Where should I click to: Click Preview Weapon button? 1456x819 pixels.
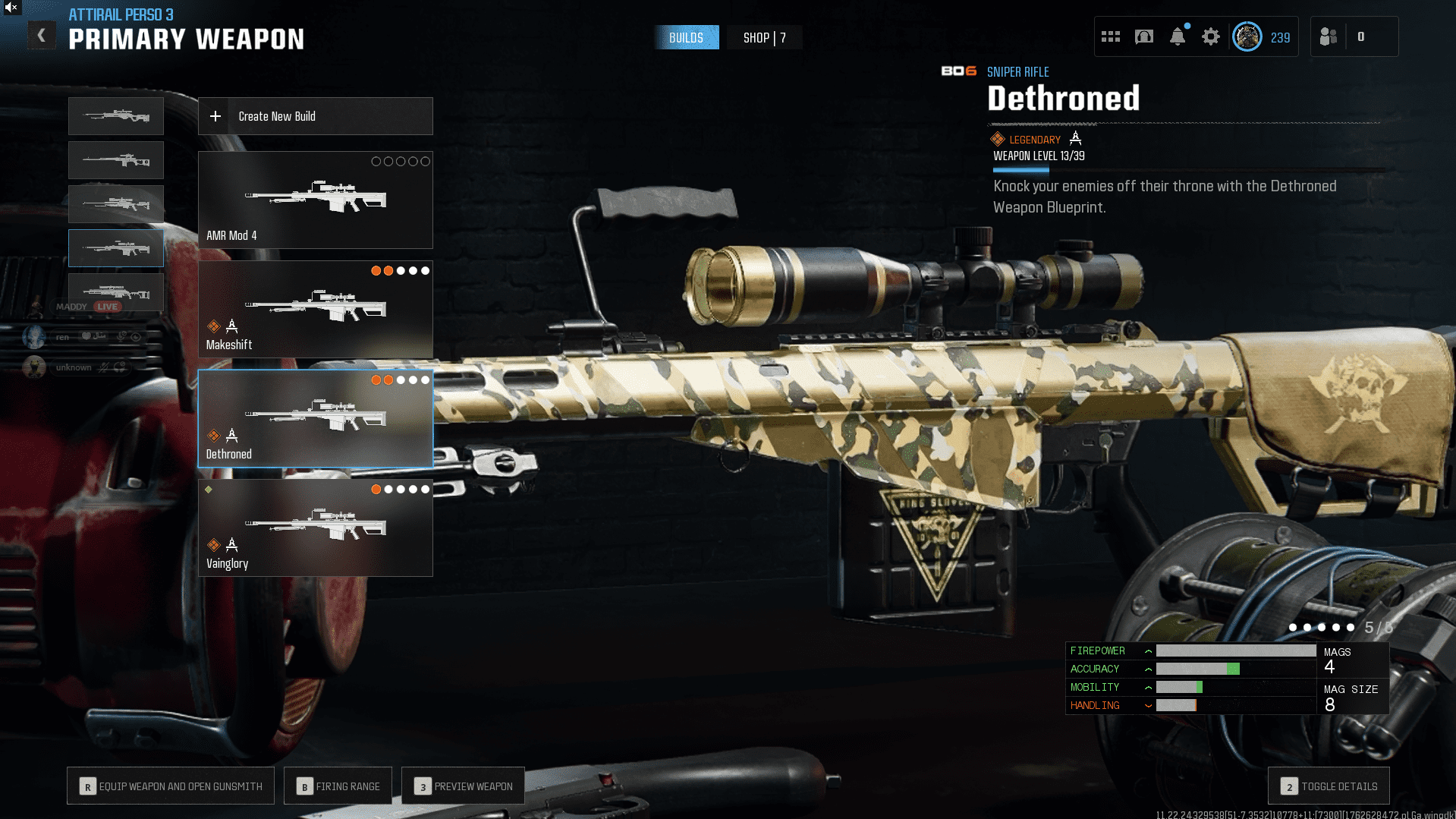point(463,786)
